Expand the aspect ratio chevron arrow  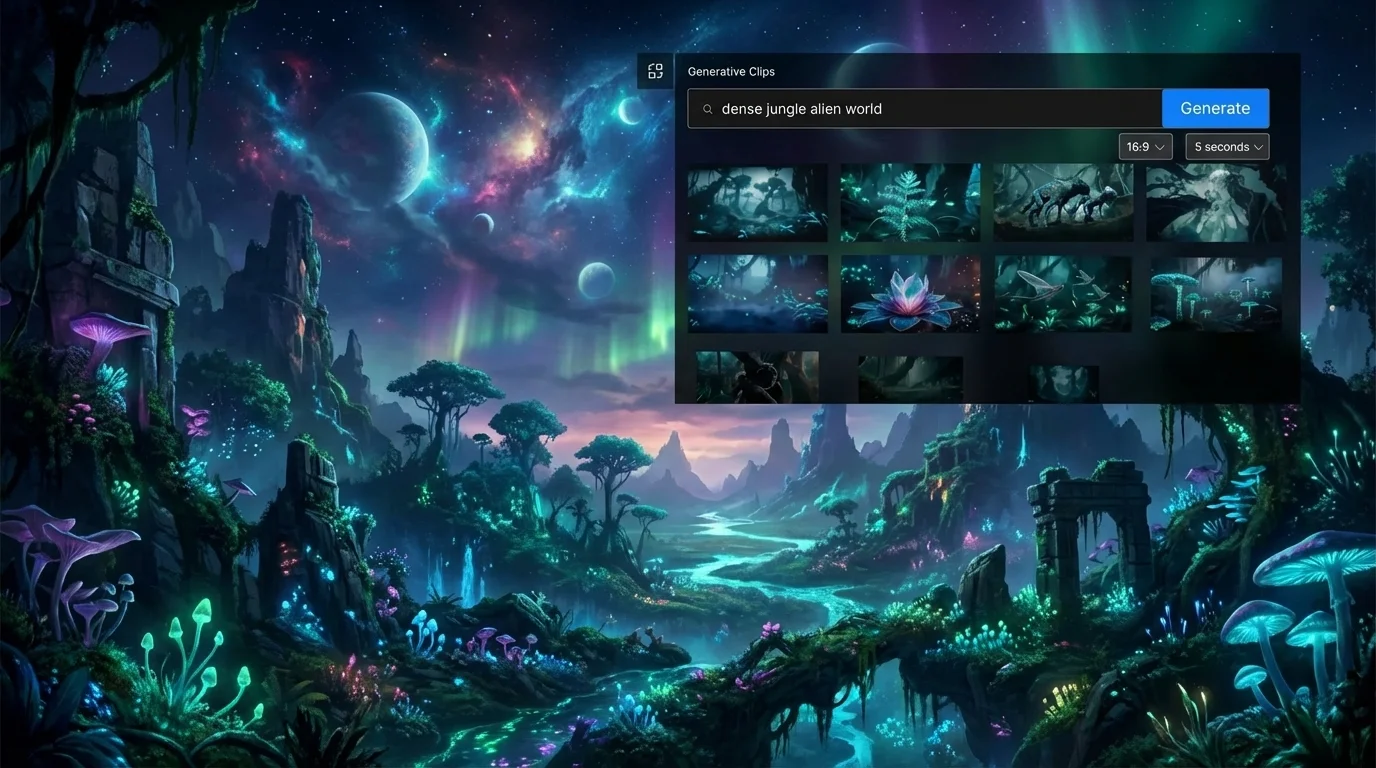(1160, 146)
